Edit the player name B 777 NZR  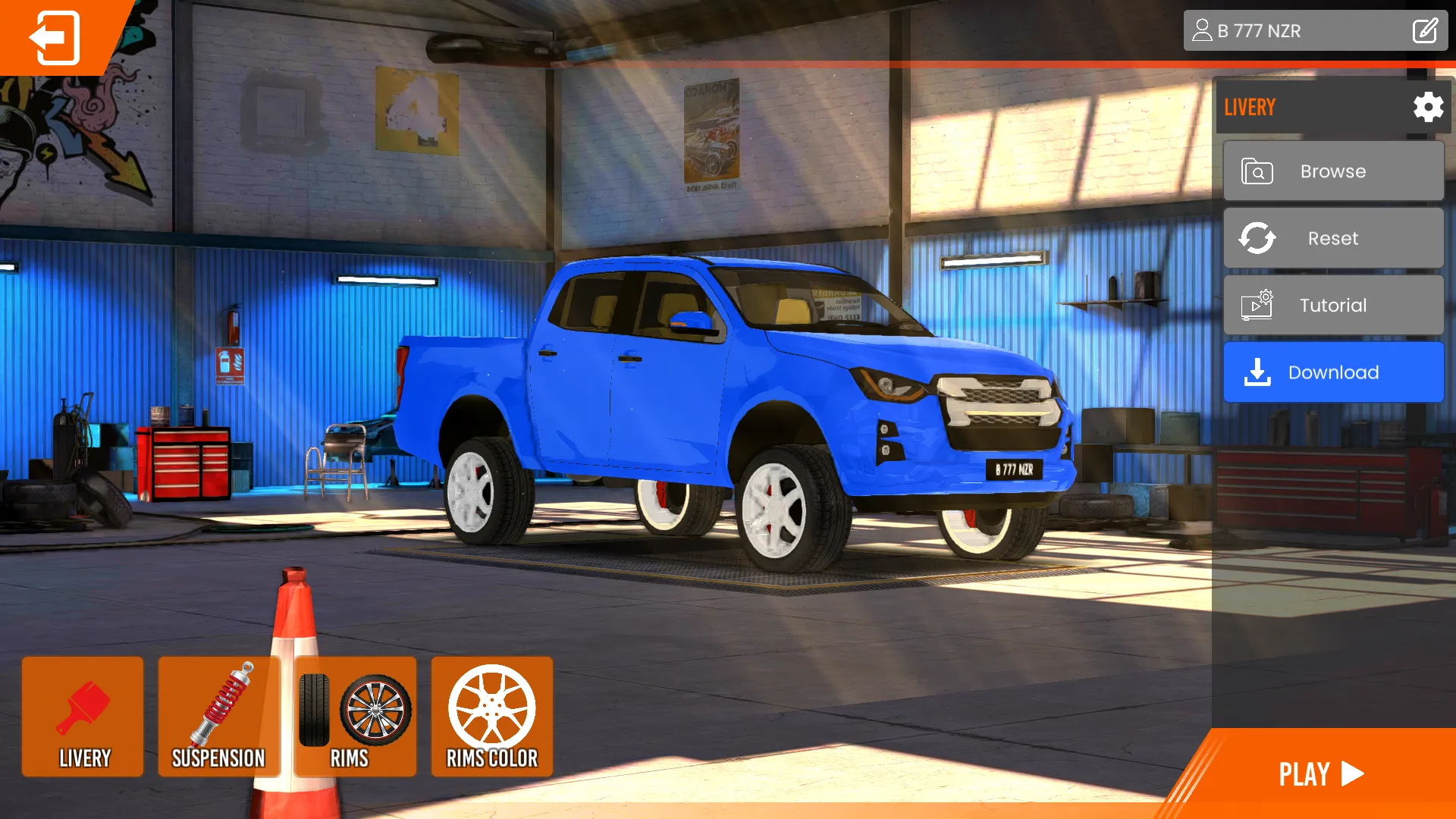[1426, 31]
